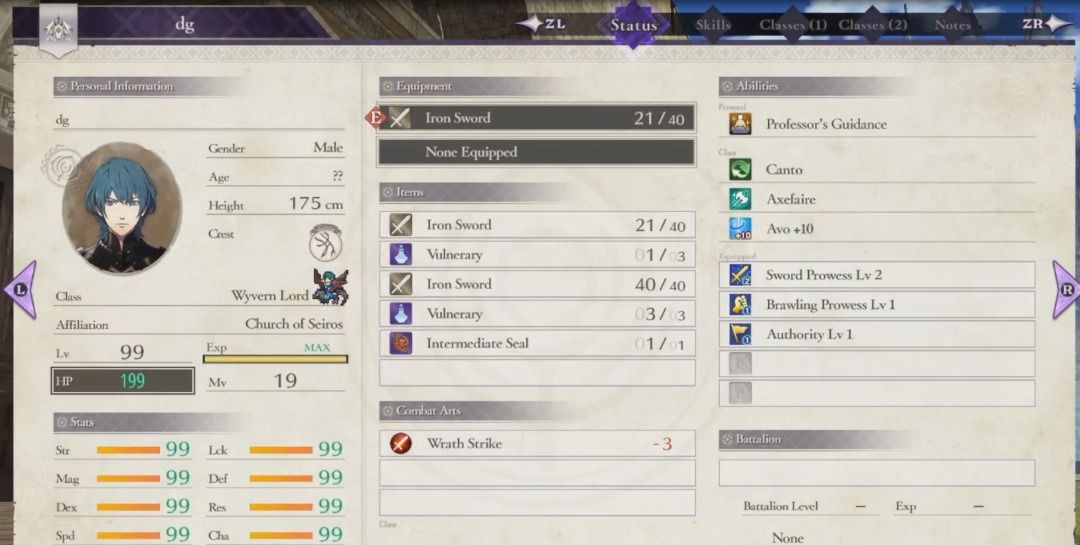Open the Classes (1) tab
1080x545 pixels.
tap(792, 25)
